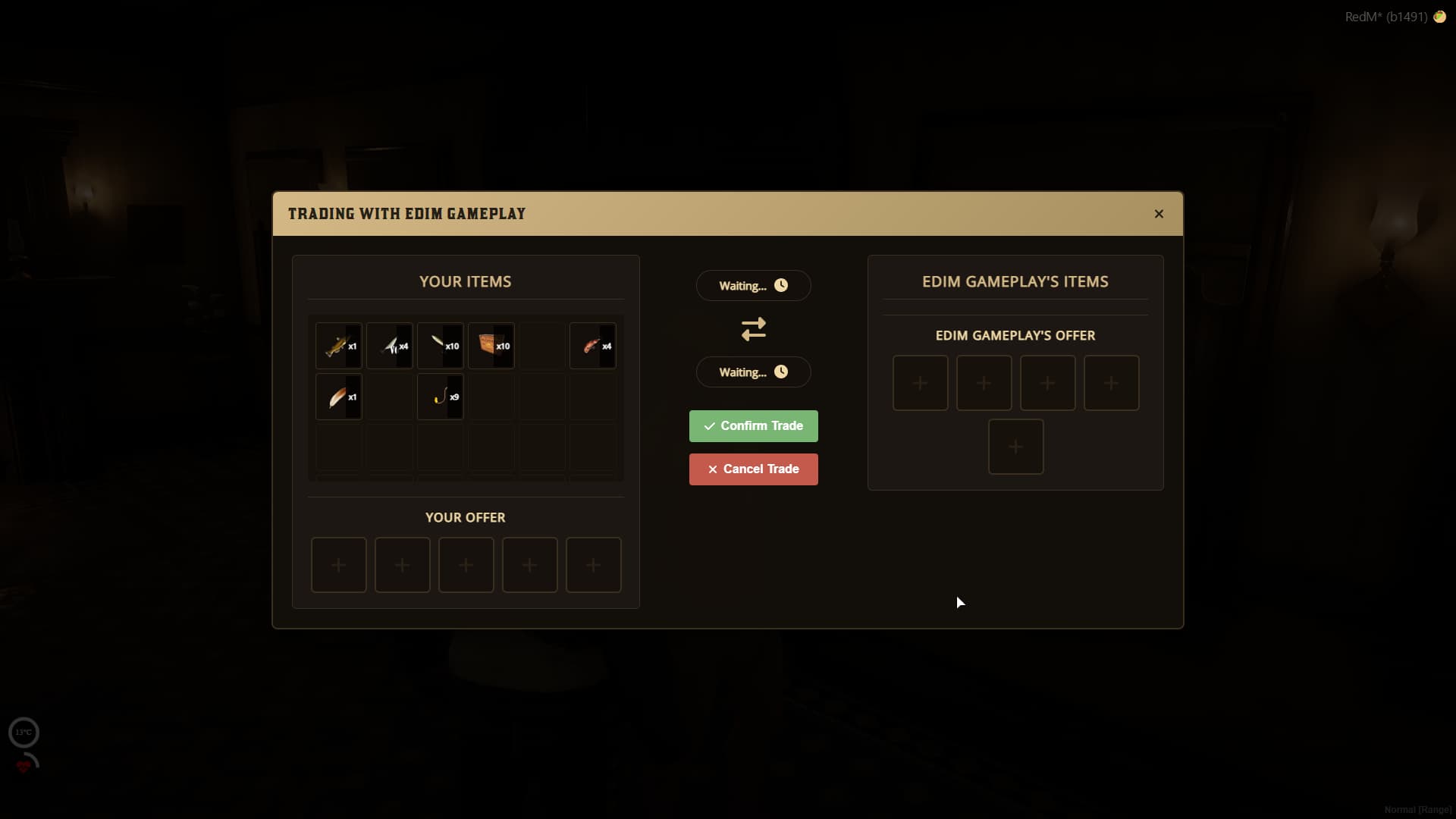Click the first plus slot in Edim Gameplay's Offer
This screenshot has height=819, width=1456.
point(920,383)
